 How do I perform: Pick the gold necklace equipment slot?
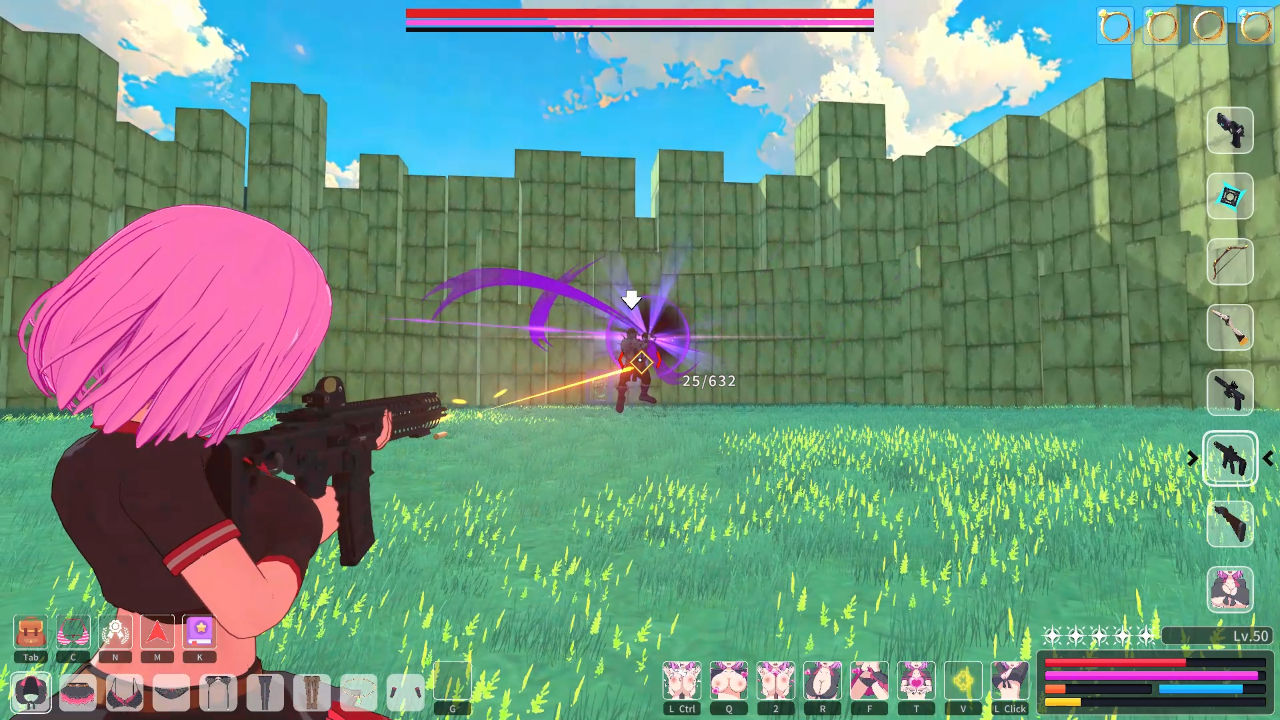pos(359,692)
